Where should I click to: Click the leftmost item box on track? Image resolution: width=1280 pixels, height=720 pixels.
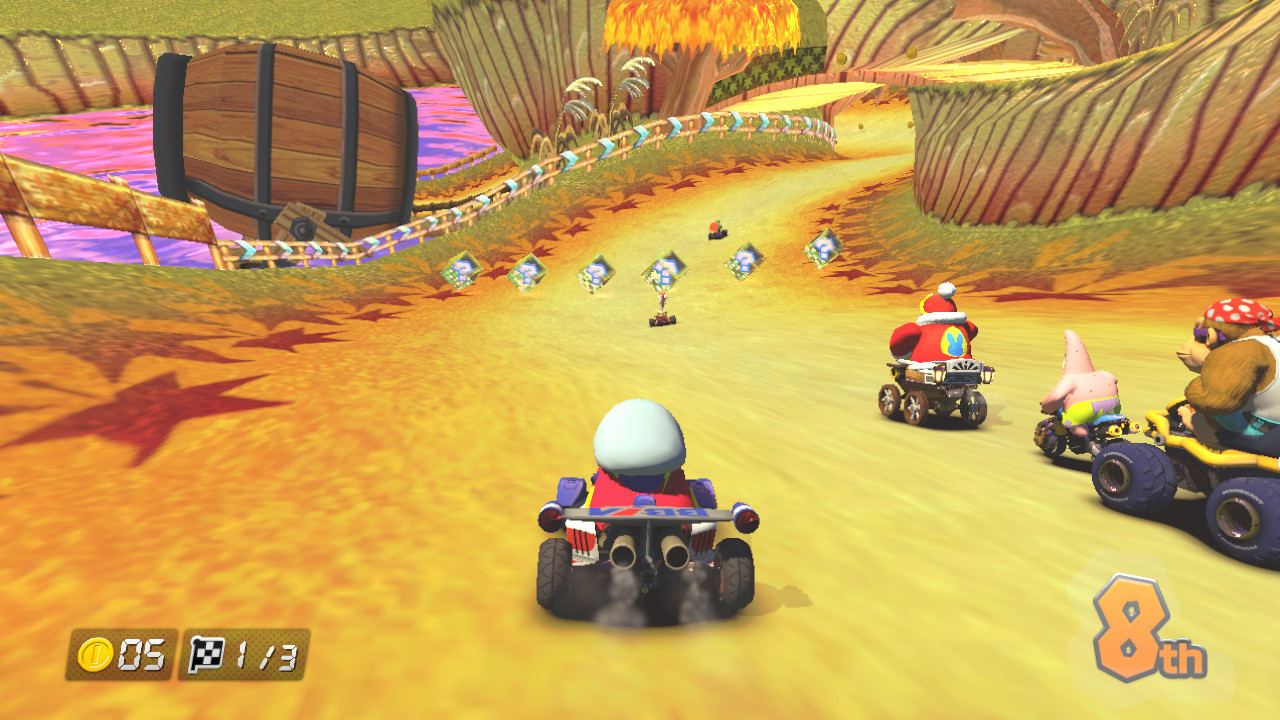[x=462, y=272]
